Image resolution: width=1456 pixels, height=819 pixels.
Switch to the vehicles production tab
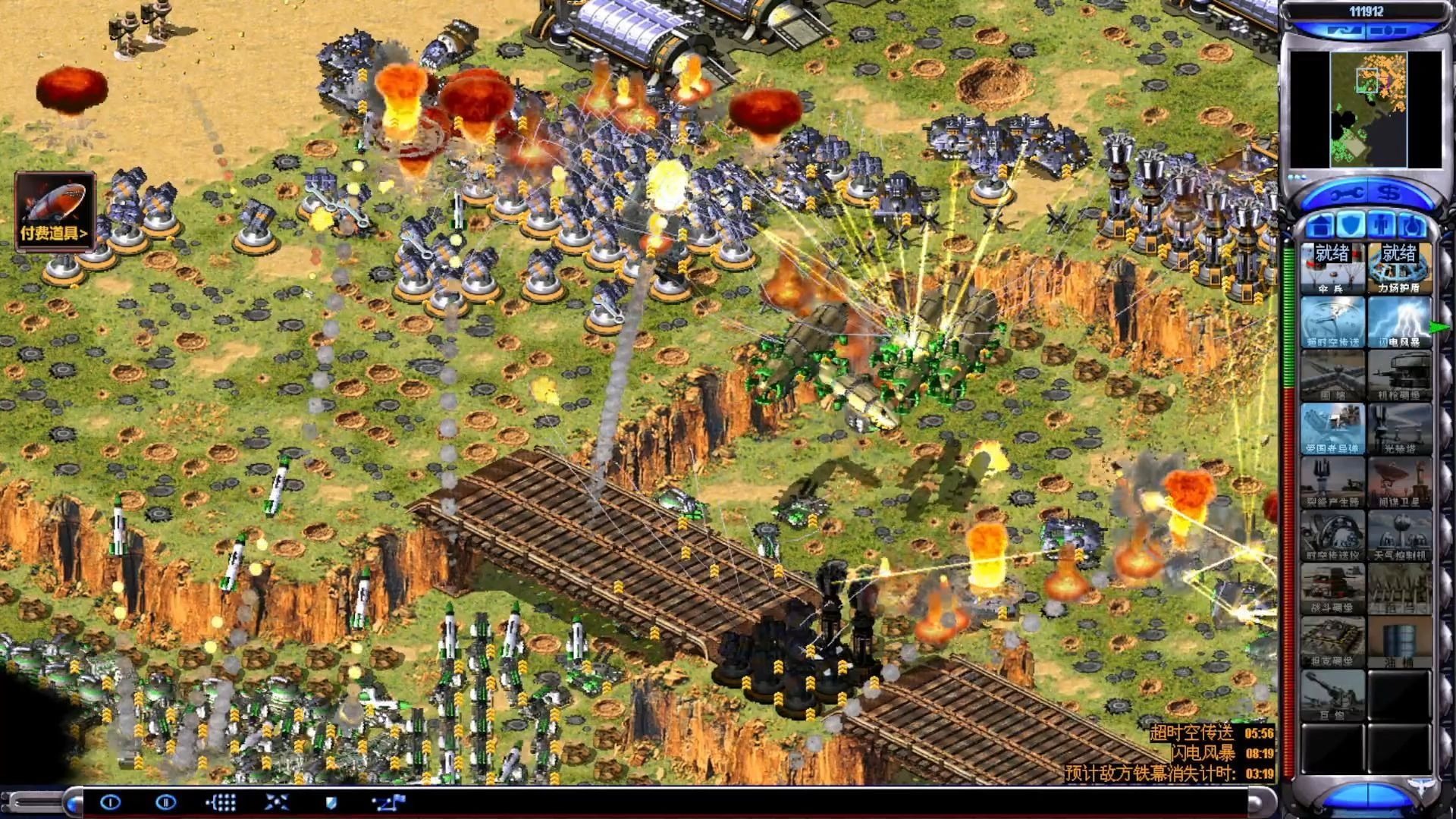[x=1413, y=225]
